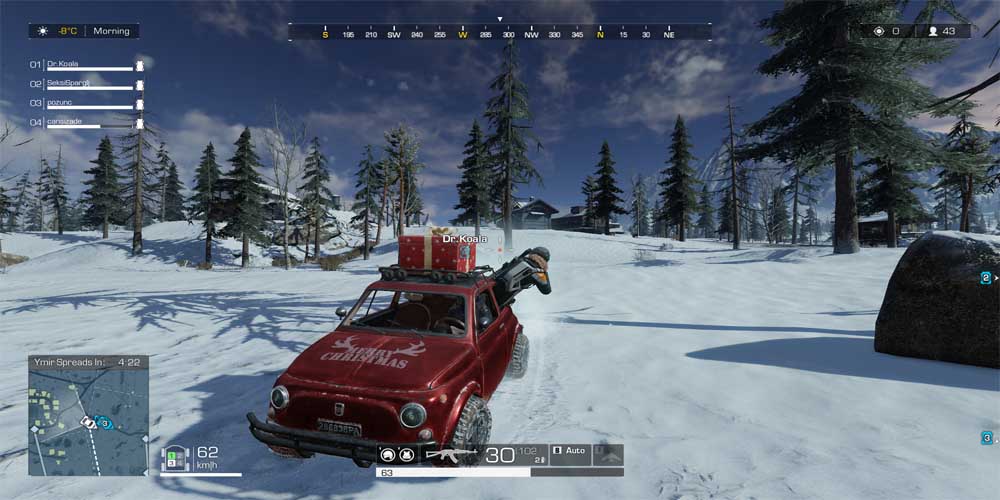Click the stance indicator beside fire mode
The image size is (1000, 500).
pyautogui.click(x=608, y=455)
